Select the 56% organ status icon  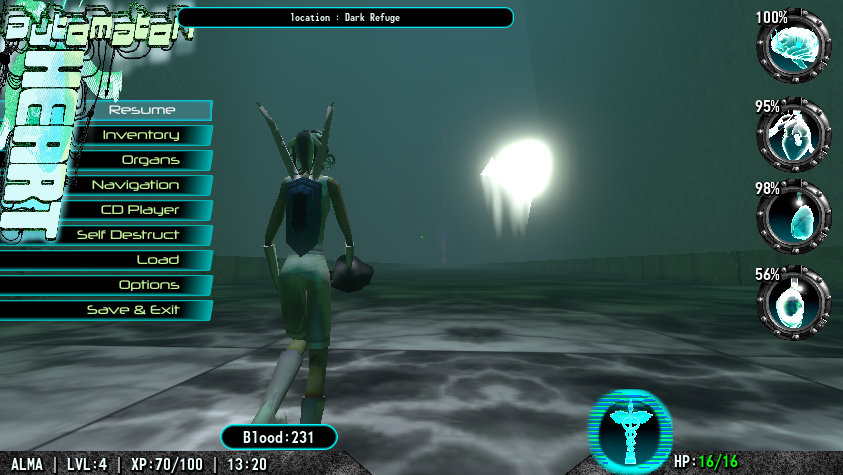click(794, 300)
